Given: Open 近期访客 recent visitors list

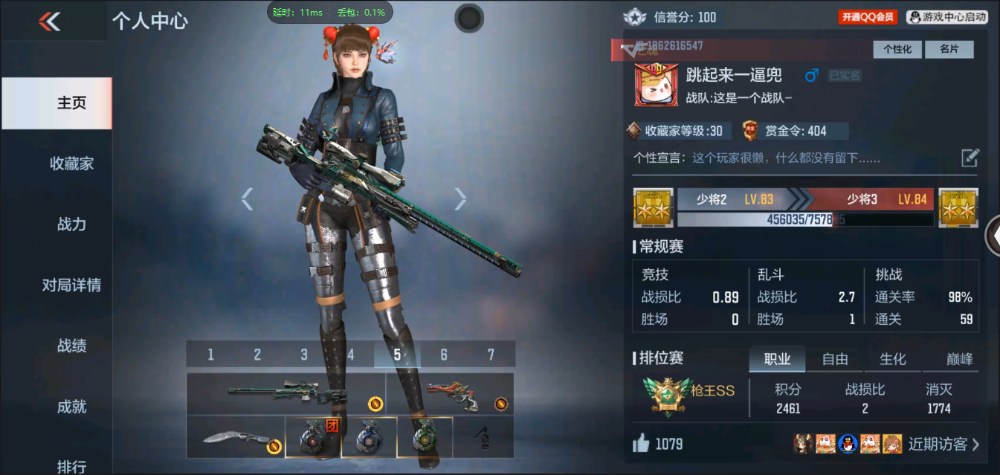Looking at the screenshot, I should [x=943, y=443].
